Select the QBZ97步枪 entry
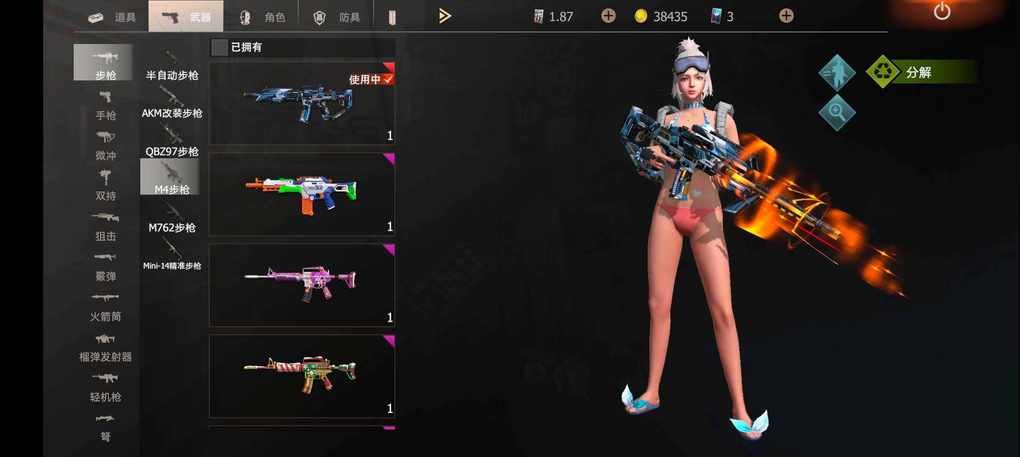The image size is (1020, 457). click(172, 142)
